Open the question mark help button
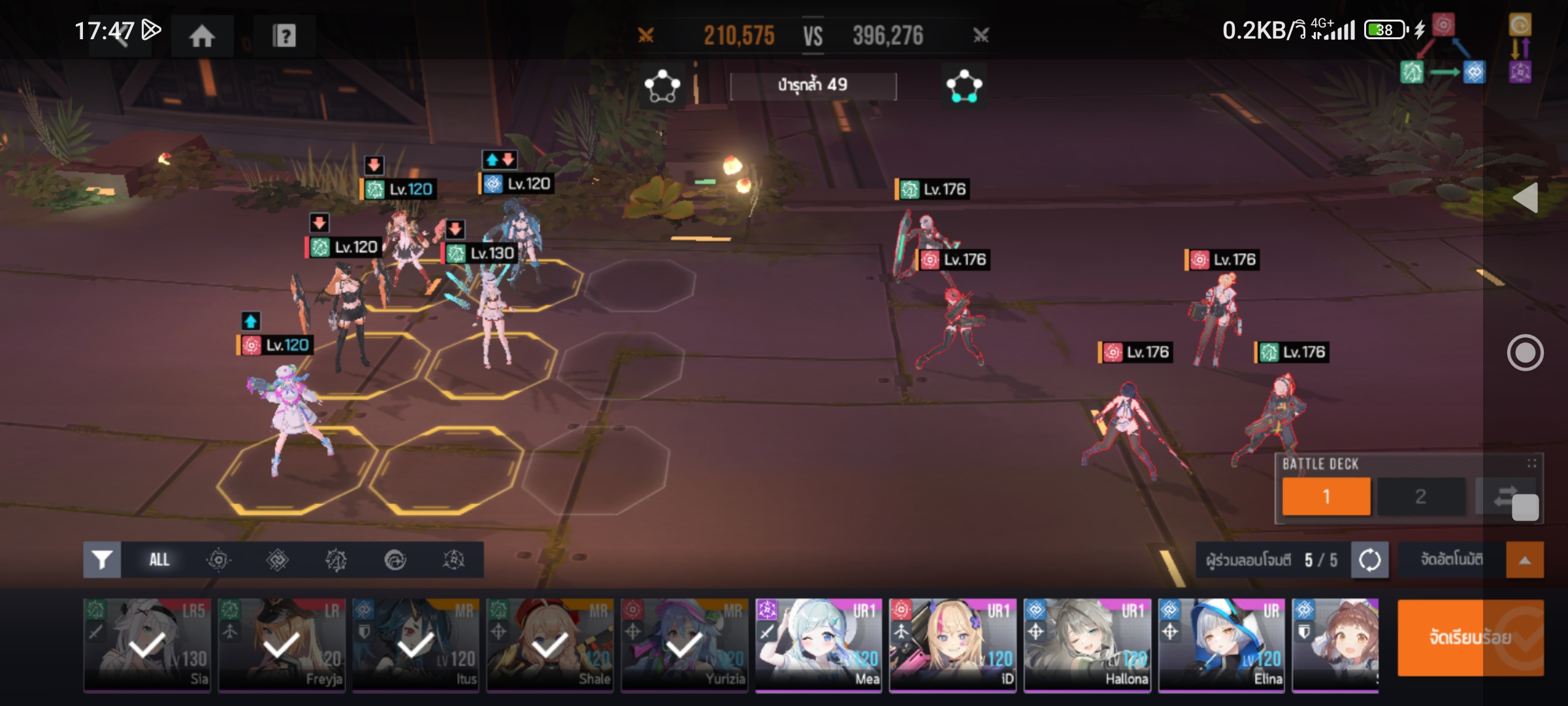 click(x=284, y=35)
